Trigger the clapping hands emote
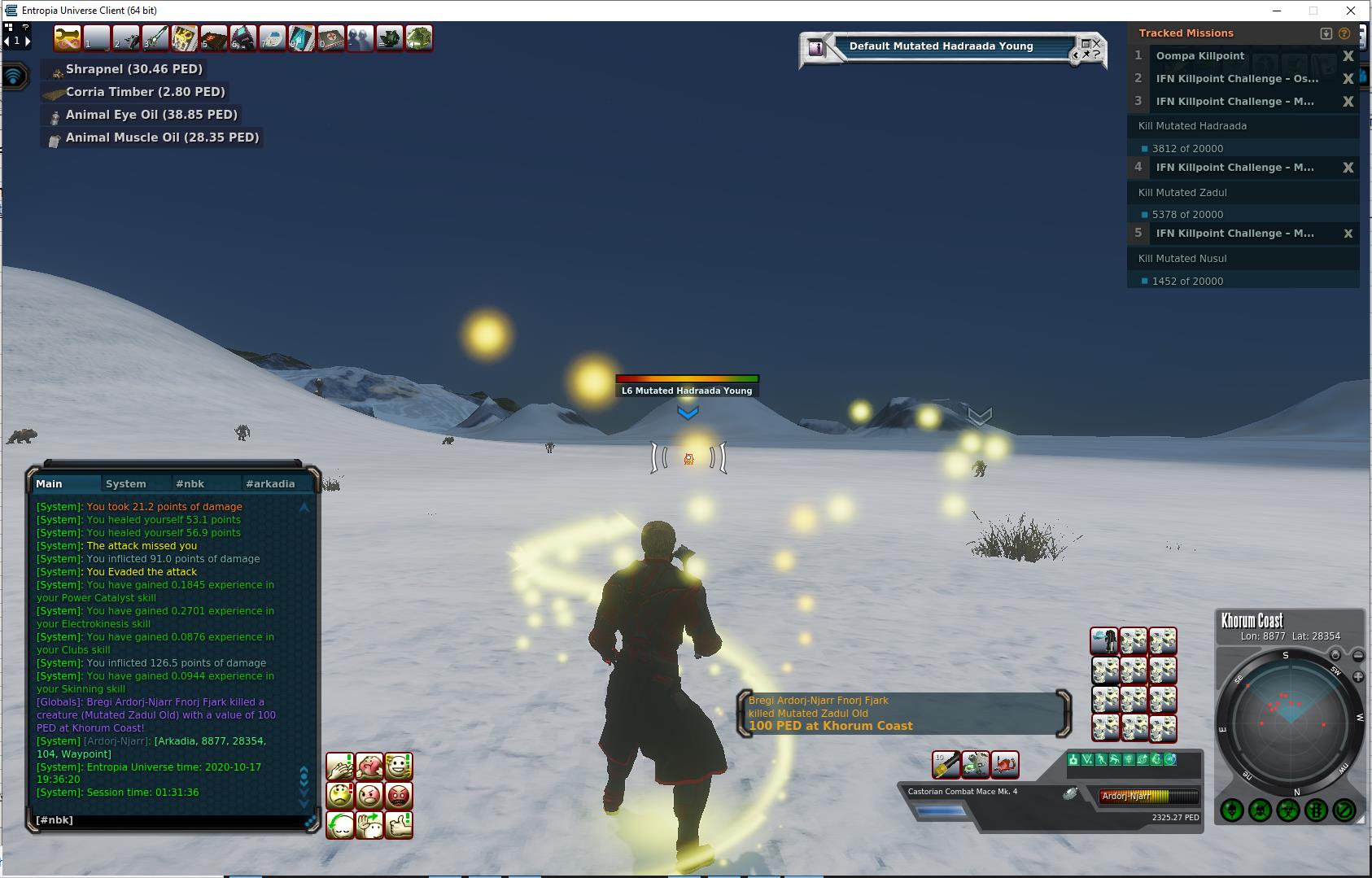1372x878 pixels. [x=339, y=766]
